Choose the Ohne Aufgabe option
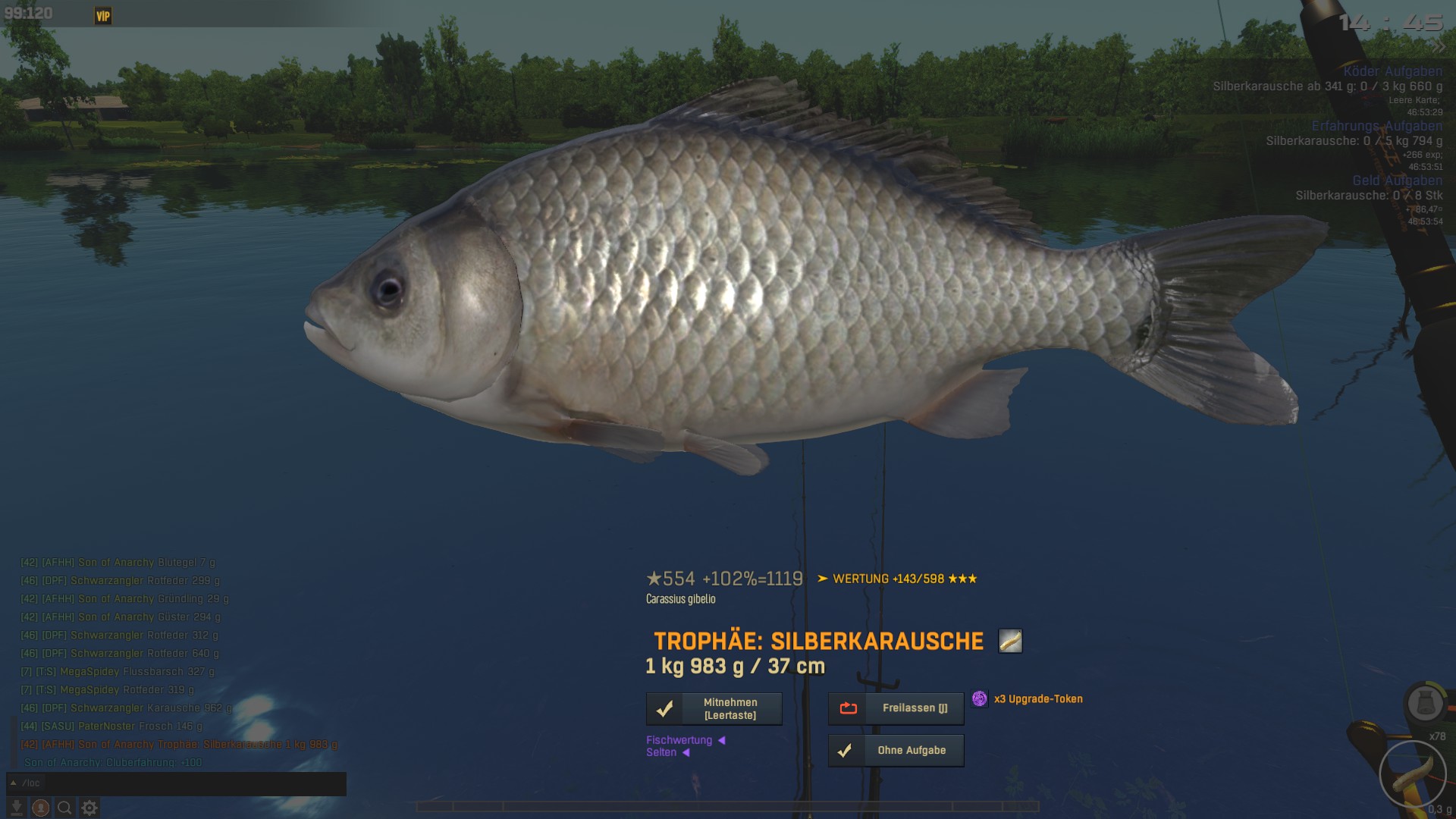The image size is (1456, 819). (x=896, y=751)
